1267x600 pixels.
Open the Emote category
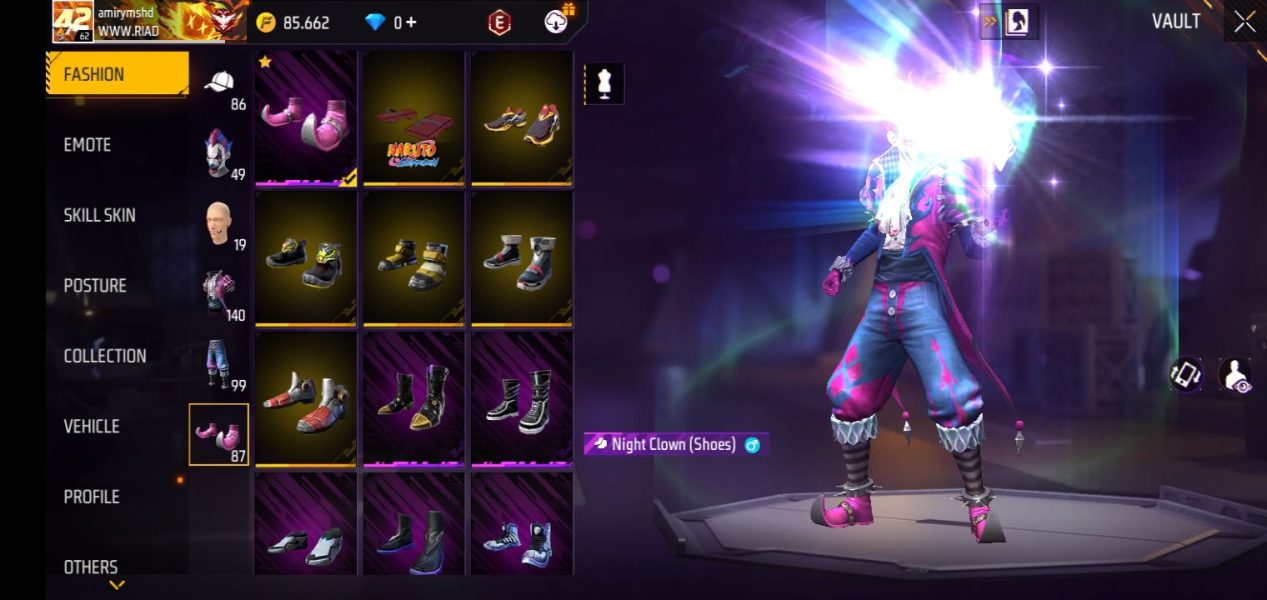(88, 145)
